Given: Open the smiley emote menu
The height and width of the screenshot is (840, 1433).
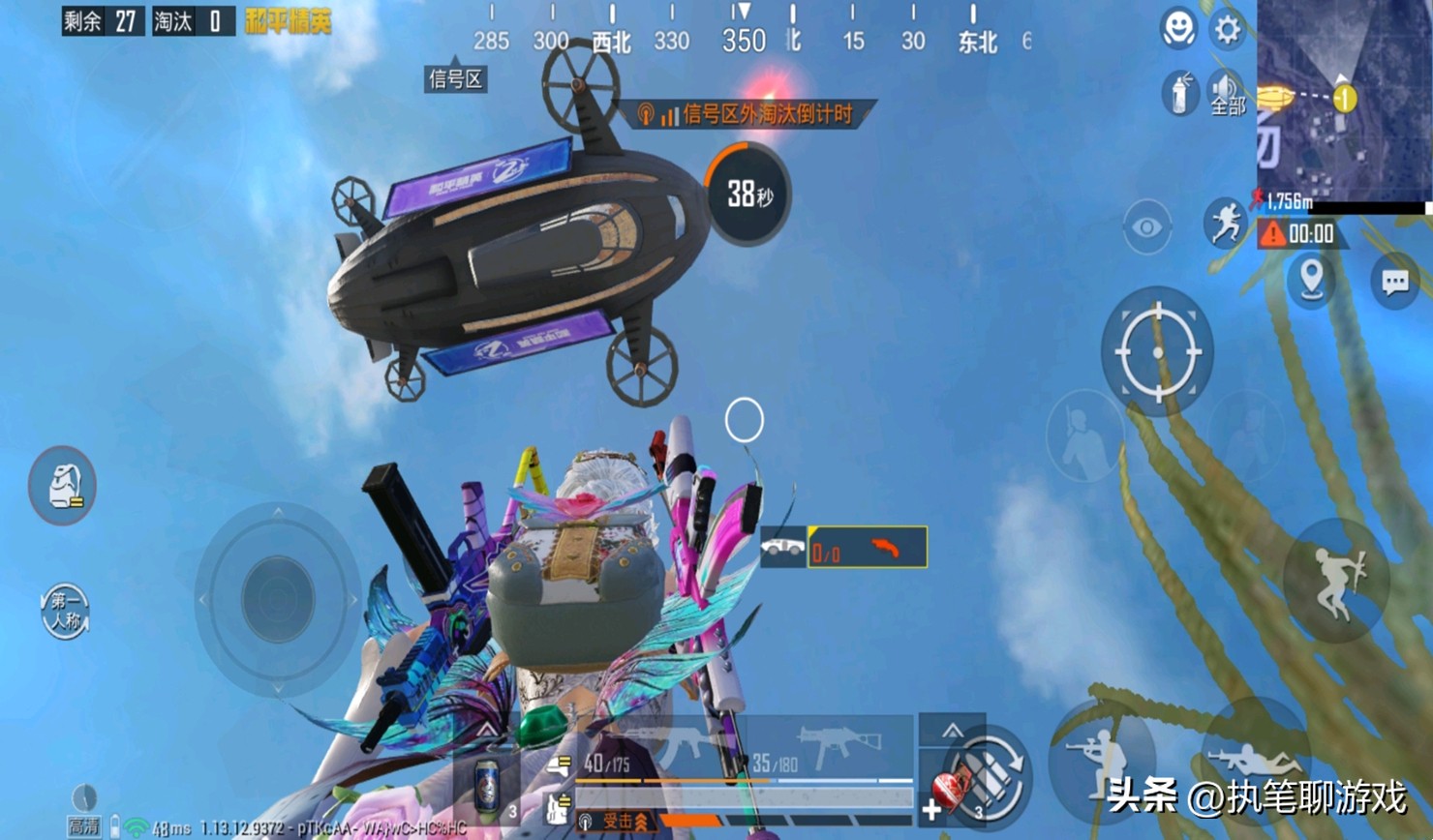Looking at the screenshot, I should pyautogui.click(x=1178, y=29).
